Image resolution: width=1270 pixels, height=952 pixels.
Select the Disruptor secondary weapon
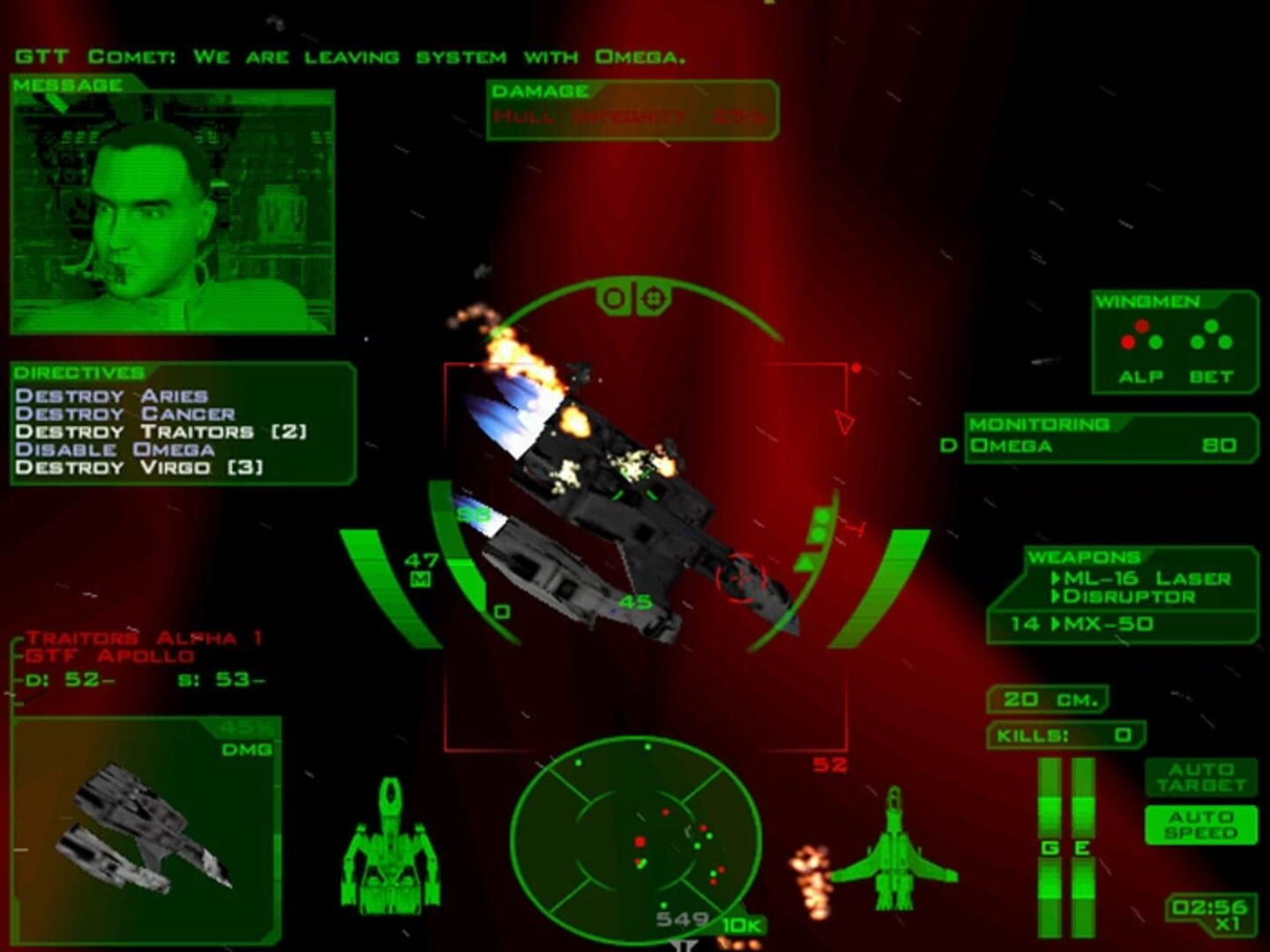[x=1129, y=598]
